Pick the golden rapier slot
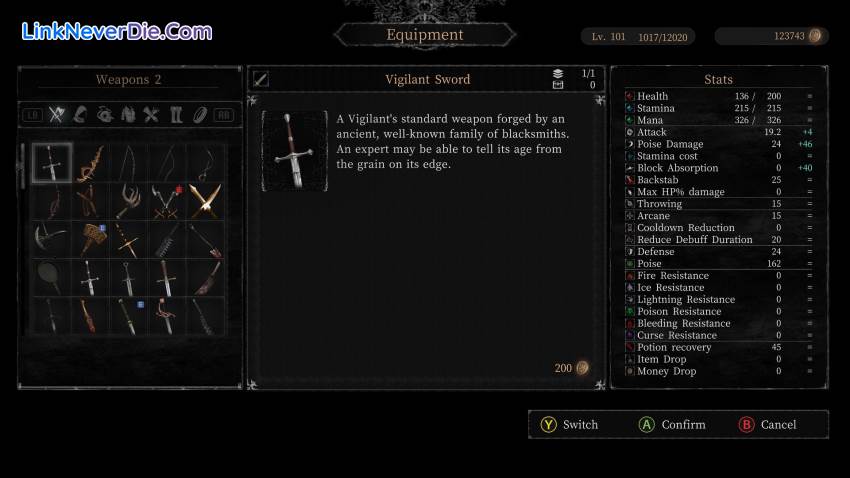Image resolution: width=850 pixels, height=478 pixels. coord(126,238)
